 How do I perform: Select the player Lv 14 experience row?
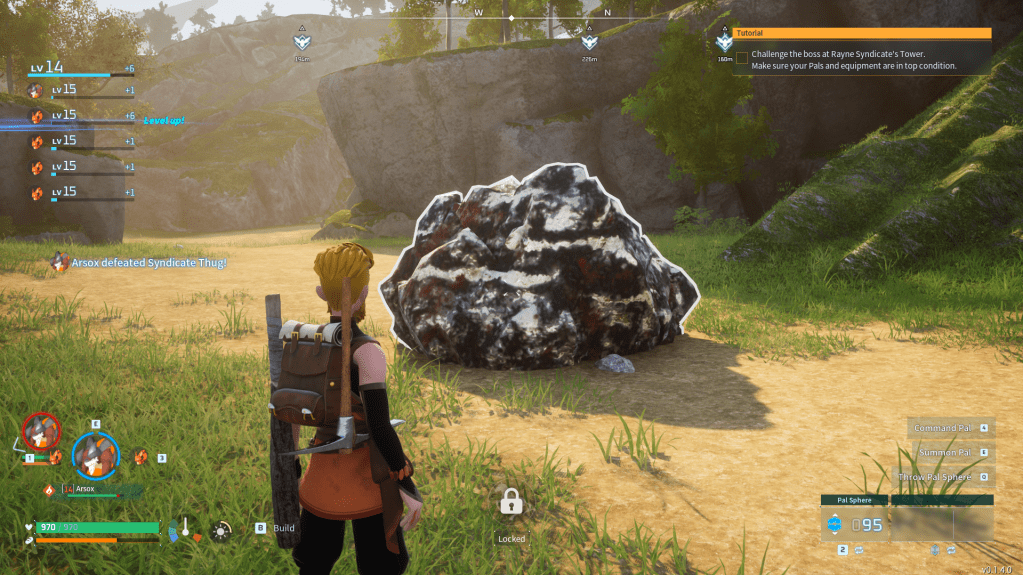click(x=82, y=68)
